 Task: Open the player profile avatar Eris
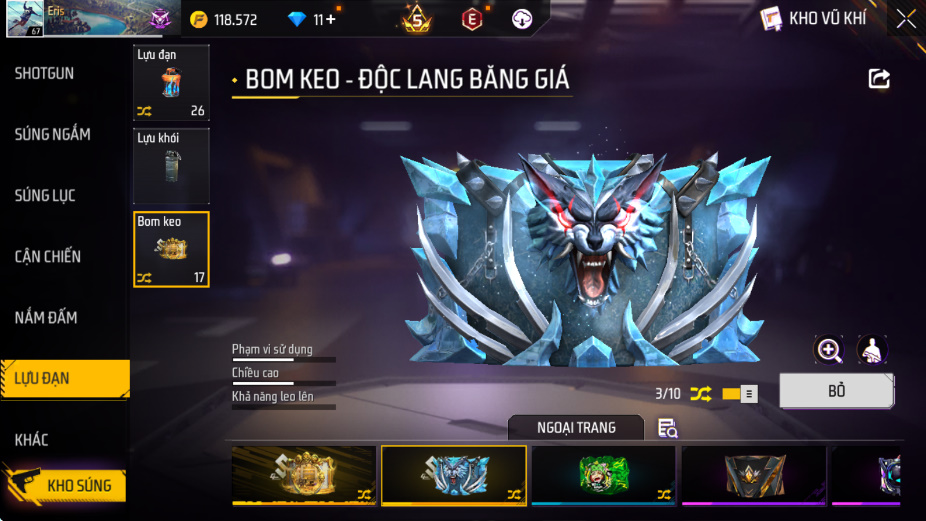tap(25, 19)
